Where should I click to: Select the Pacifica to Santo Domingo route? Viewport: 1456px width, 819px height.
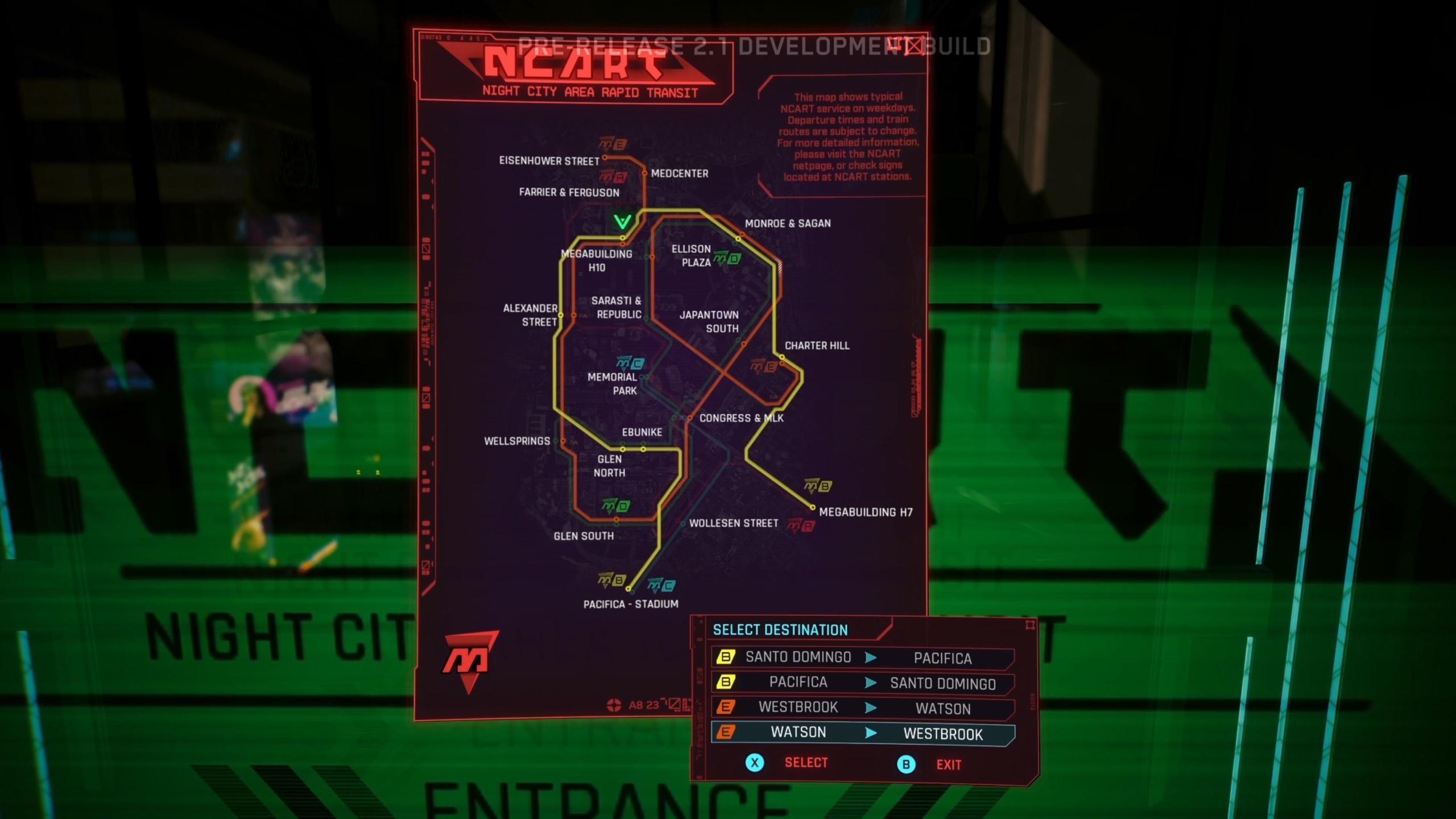pos(862,682)
